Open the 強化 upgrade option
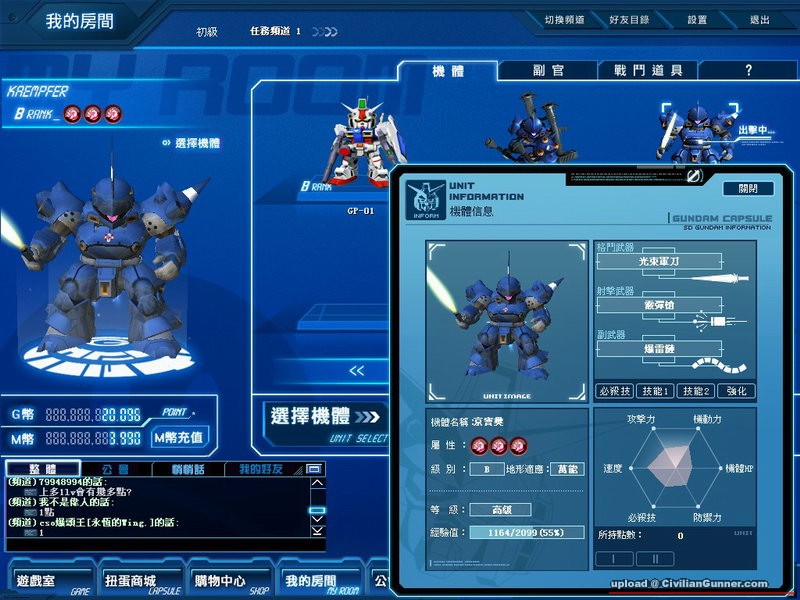The width and height of the screenshot is (800, 600). point(737,391)
